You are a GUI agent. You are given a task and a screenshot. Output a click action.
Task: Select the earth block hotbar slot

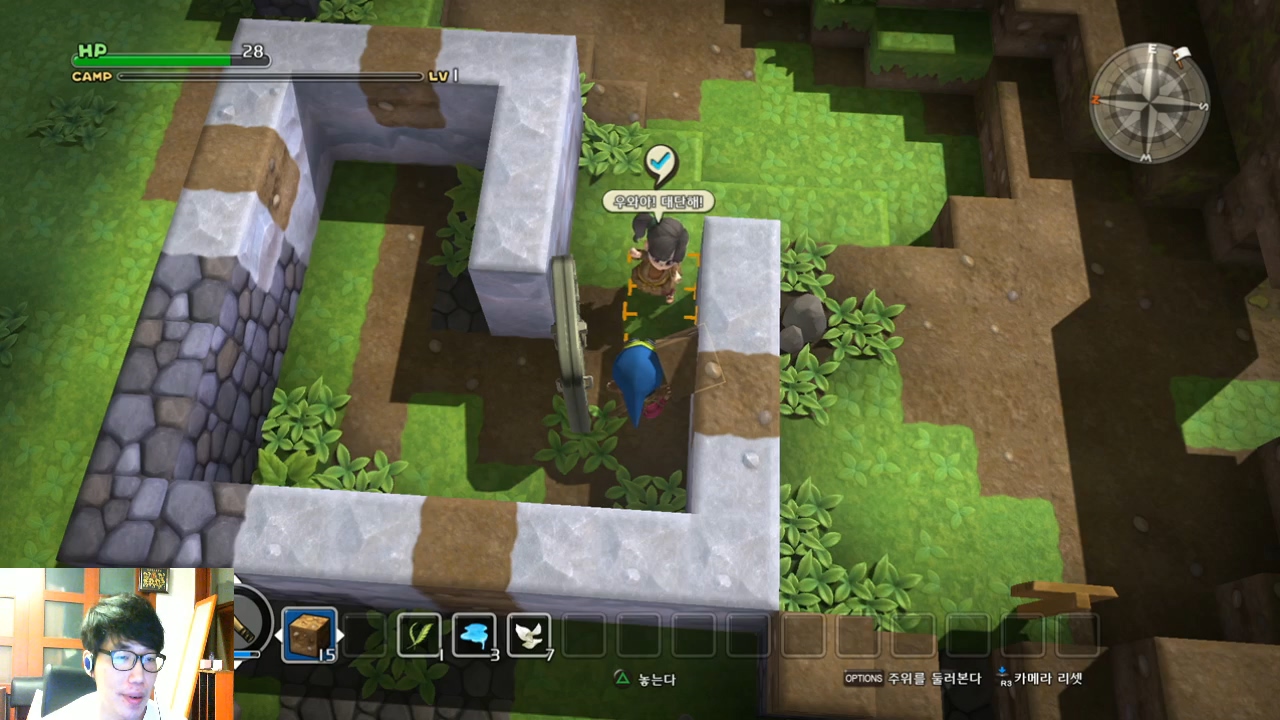point(309,634)
